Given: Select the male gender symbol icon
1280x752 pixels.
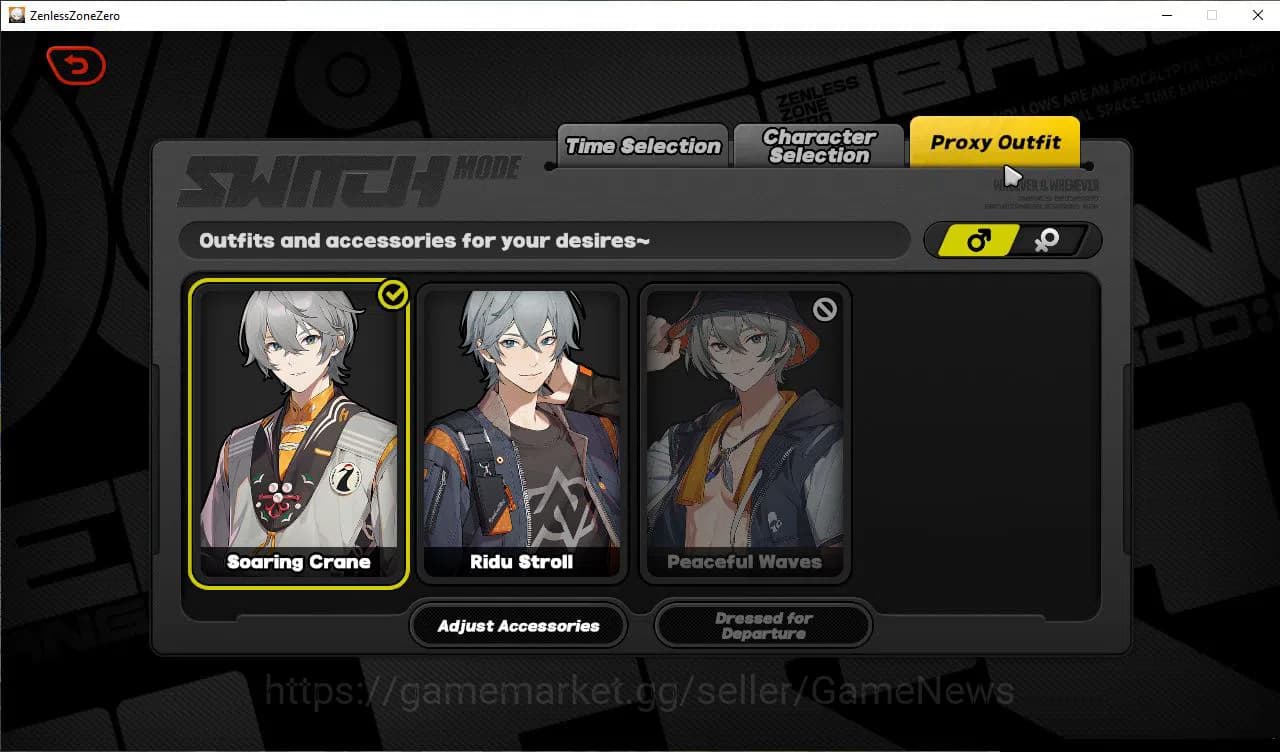Looking at the screenshot, I should point(977,239).
